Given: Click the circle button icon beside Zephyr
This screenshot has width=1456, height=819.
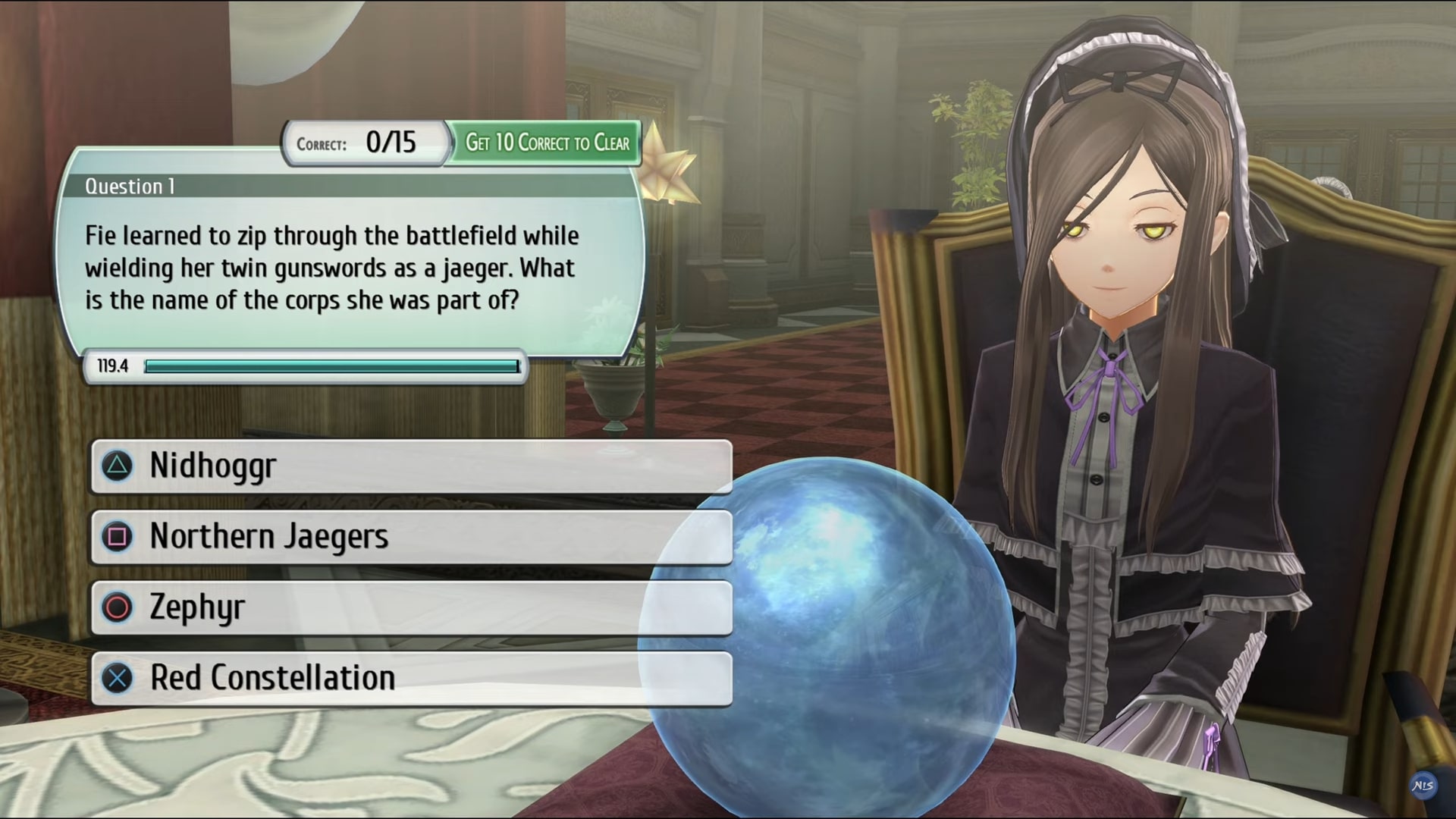Looking at the screenshot, I should point(118,607).
